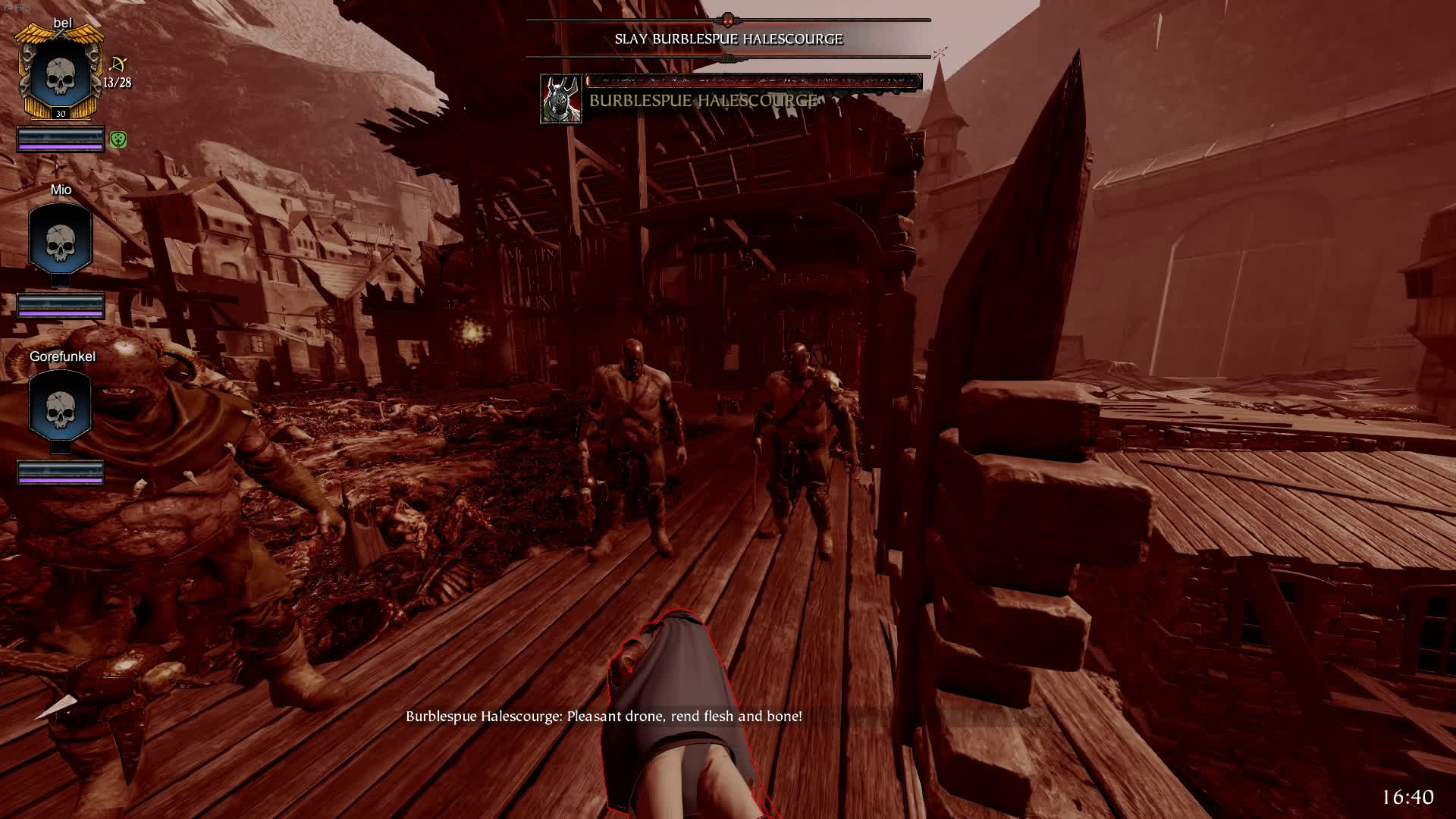The width and height of the screenshot is (1456, 819).
Task: Select the bow ammo icon near bel's portrait
Action: (x=118, y=64)
